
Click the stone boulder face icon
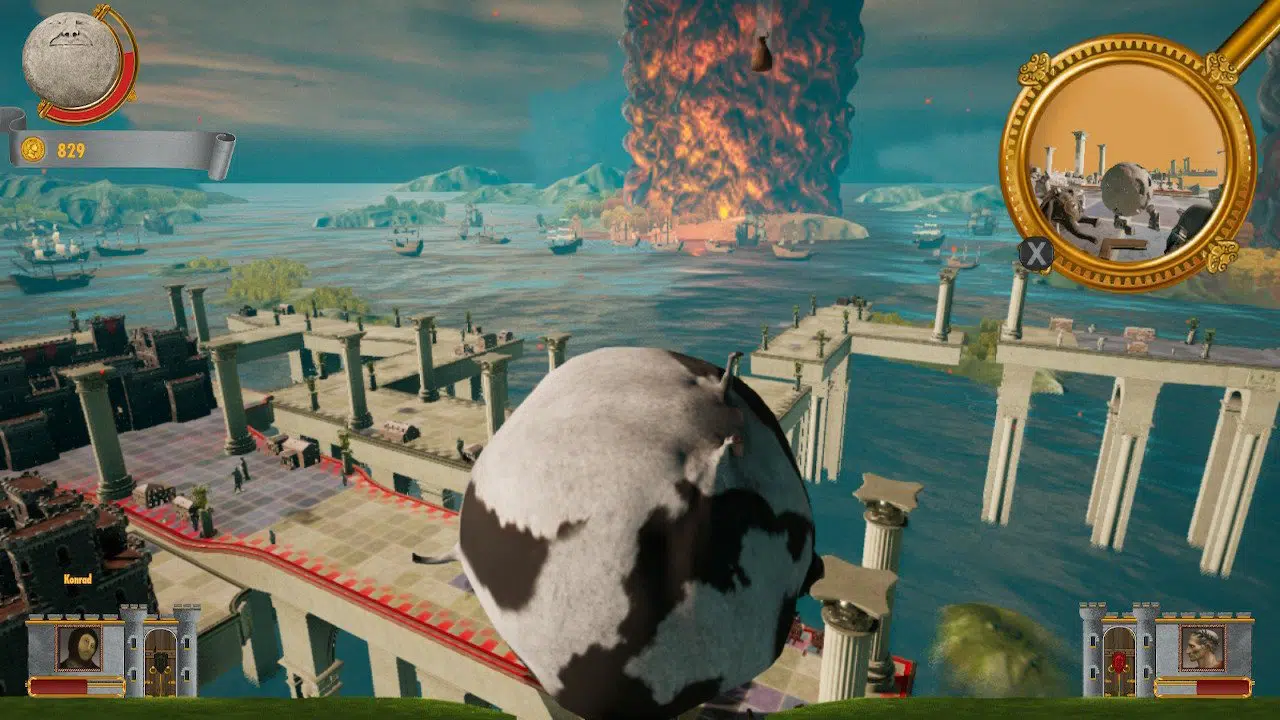coord(71,60)
